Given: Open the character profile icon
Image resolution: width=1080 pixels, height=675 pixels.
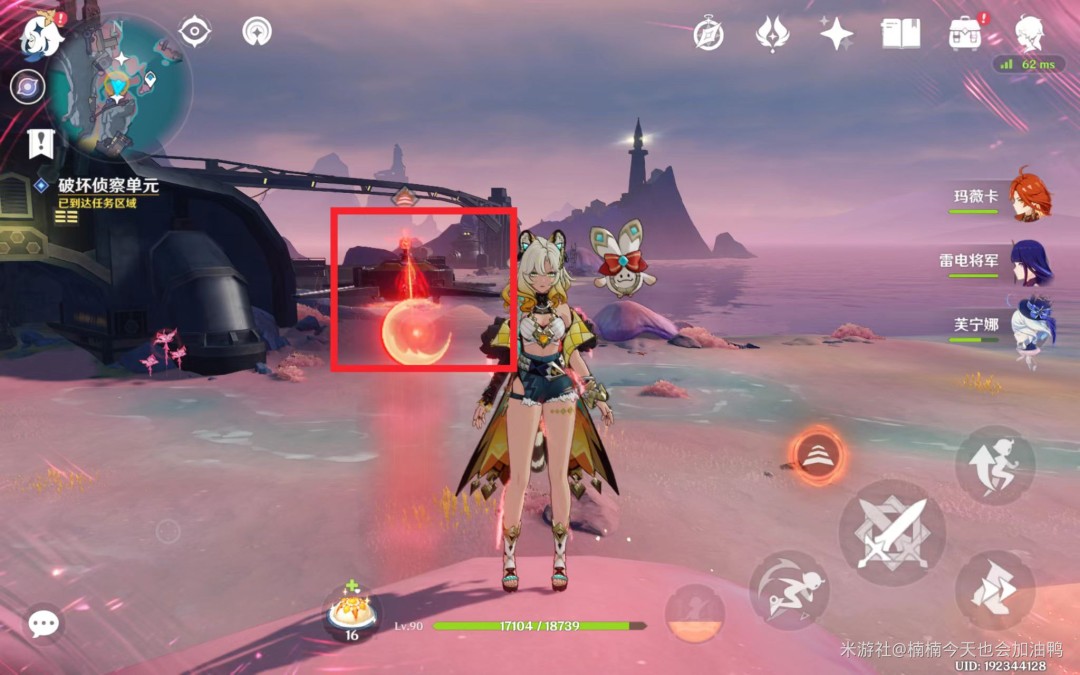Looking at the screenshot, I should click(x=1030, y=34).
